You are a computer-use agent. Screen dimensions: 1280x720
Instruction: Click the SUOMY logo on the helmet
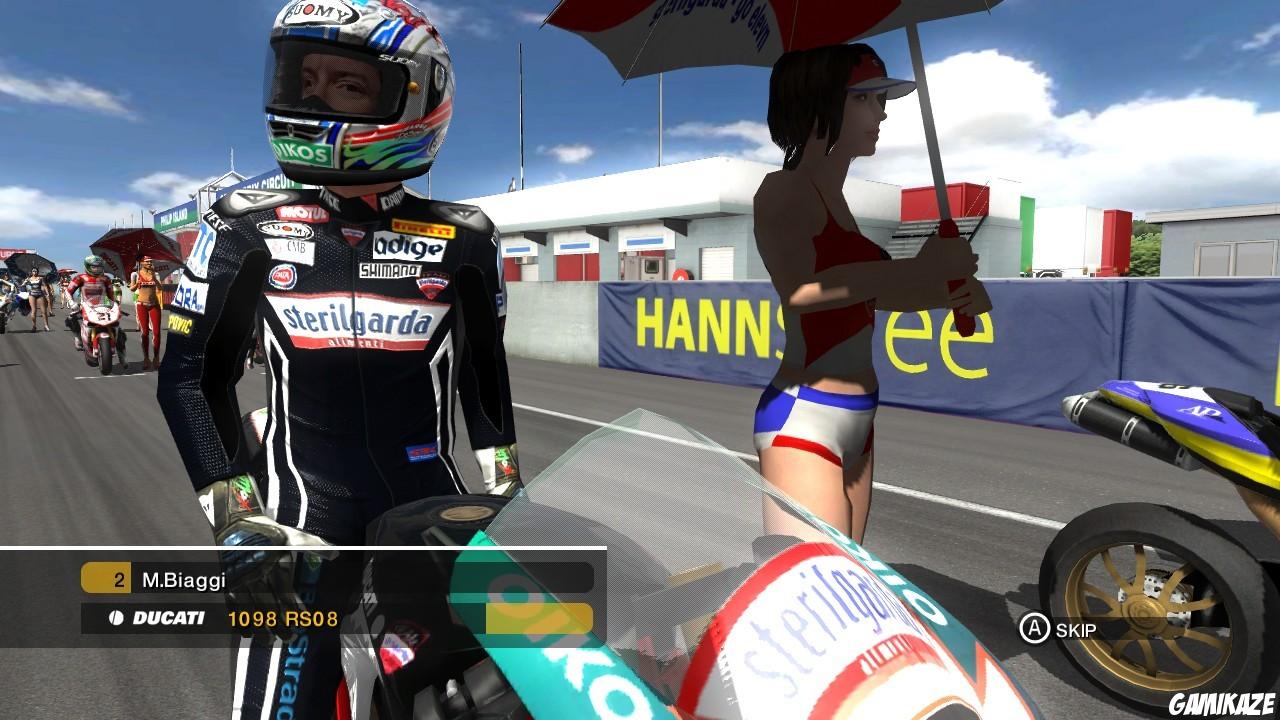tap(323, 14)
